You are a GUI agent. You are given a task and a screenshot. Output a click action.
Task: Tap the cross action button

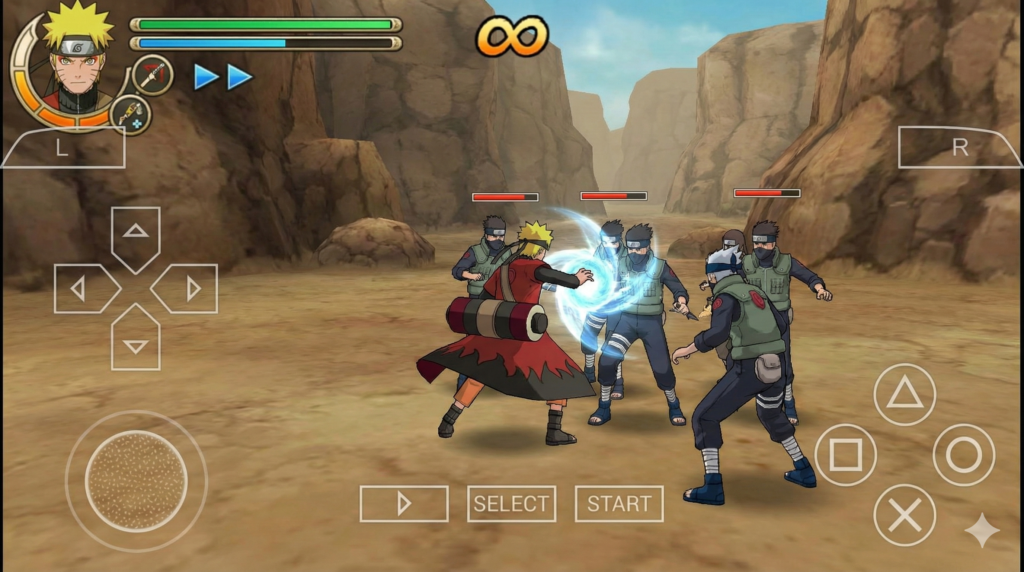click(905, 516)
